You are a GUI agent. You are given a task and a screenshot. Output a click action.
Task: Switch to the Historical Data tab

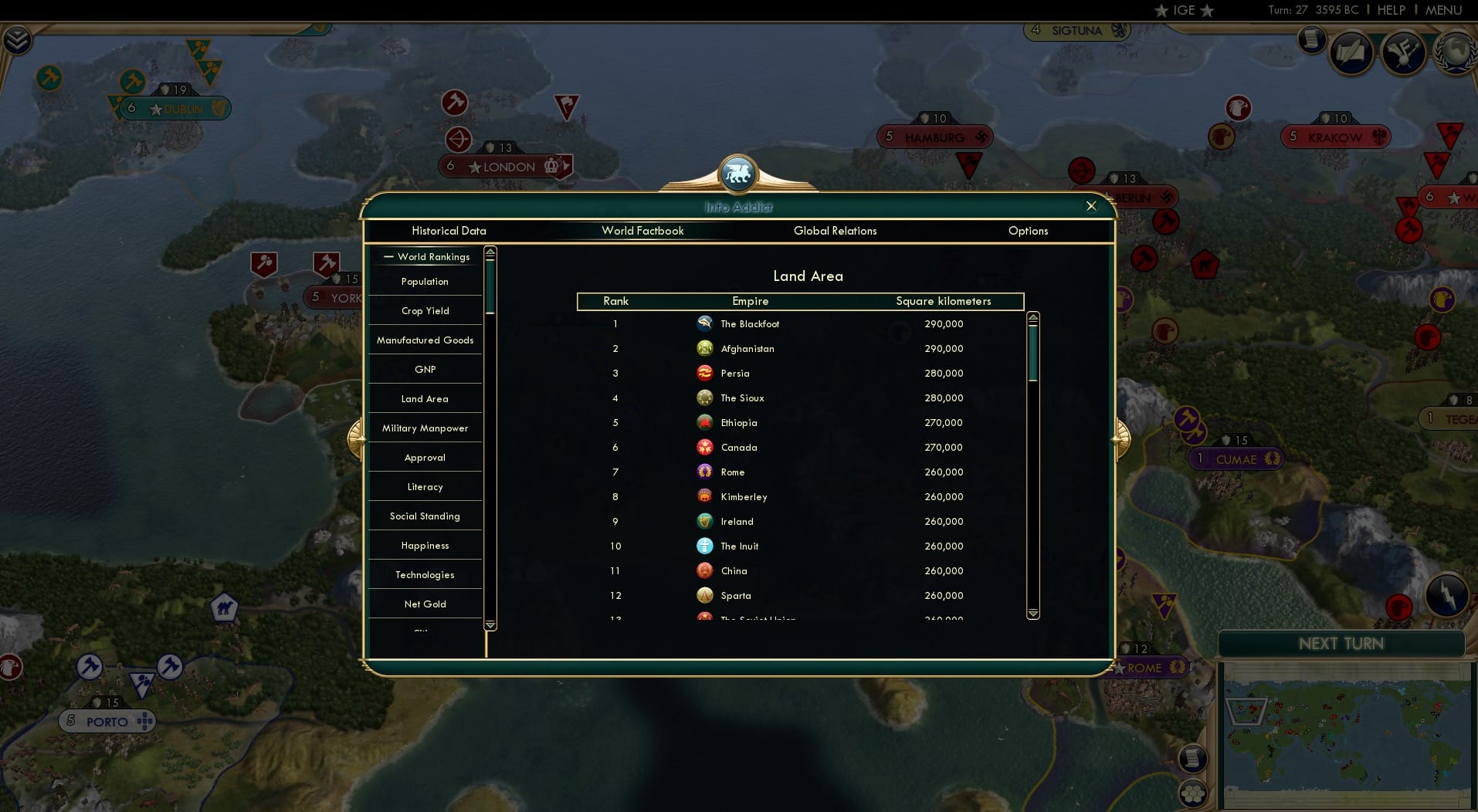[x=449, y=231]
